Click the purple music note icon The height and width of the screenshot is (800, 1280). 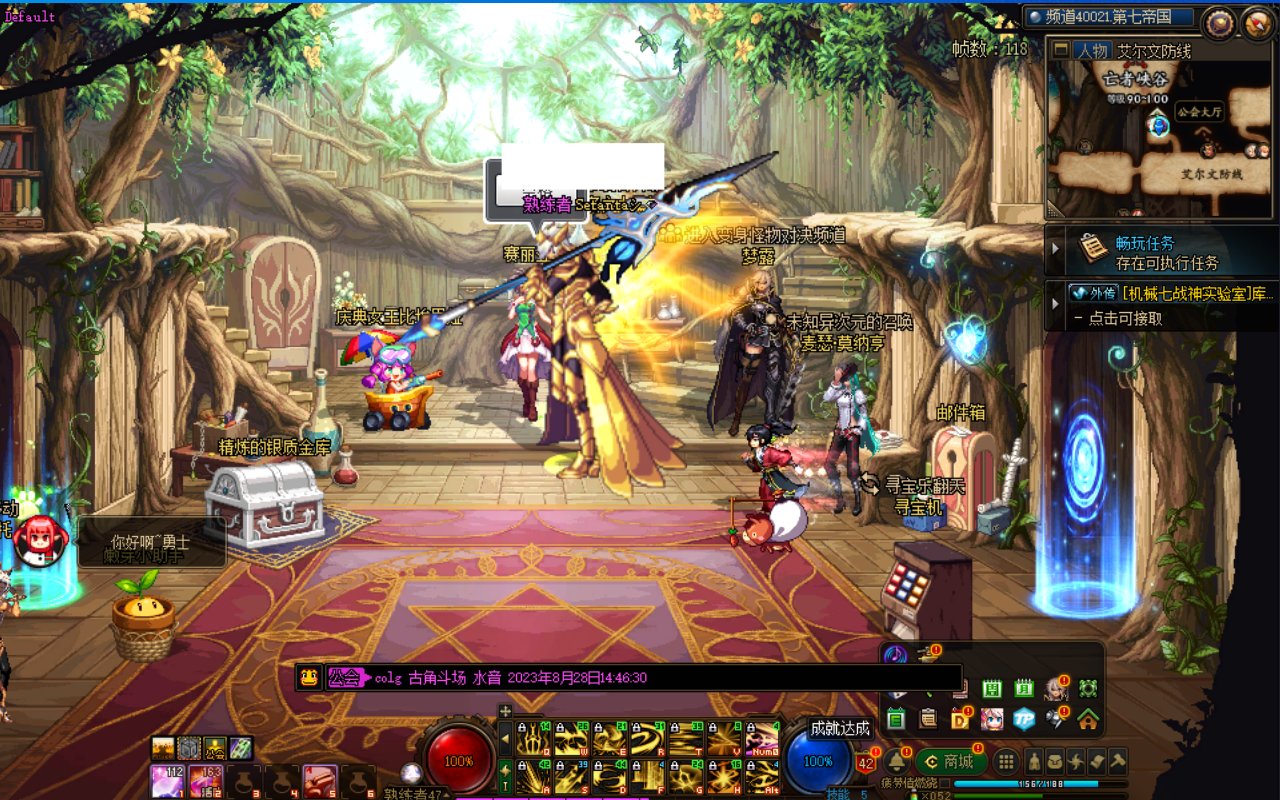[x=895, y=655]
